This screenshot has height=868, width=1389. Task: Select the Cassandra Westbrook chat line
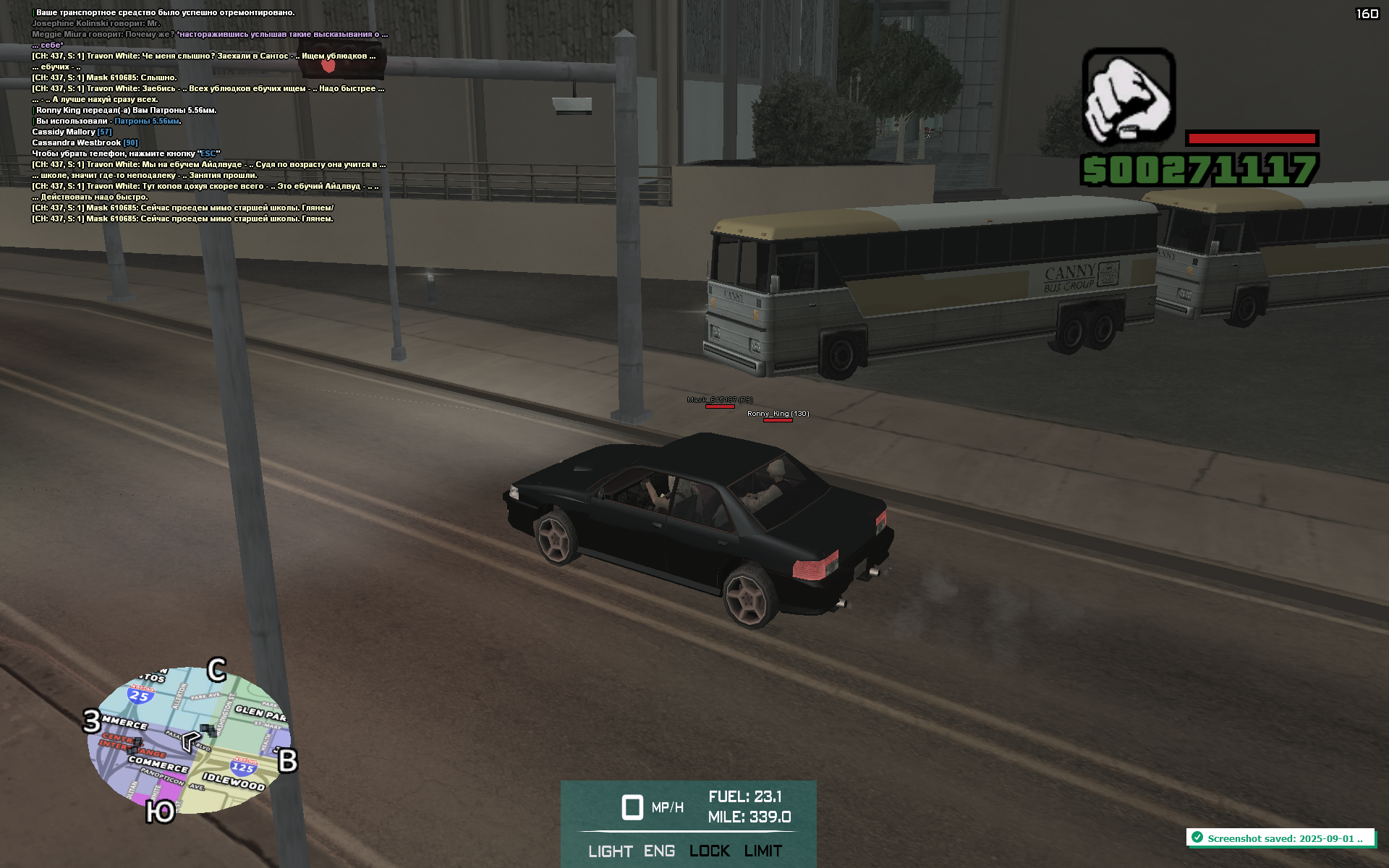coord(85,142)
